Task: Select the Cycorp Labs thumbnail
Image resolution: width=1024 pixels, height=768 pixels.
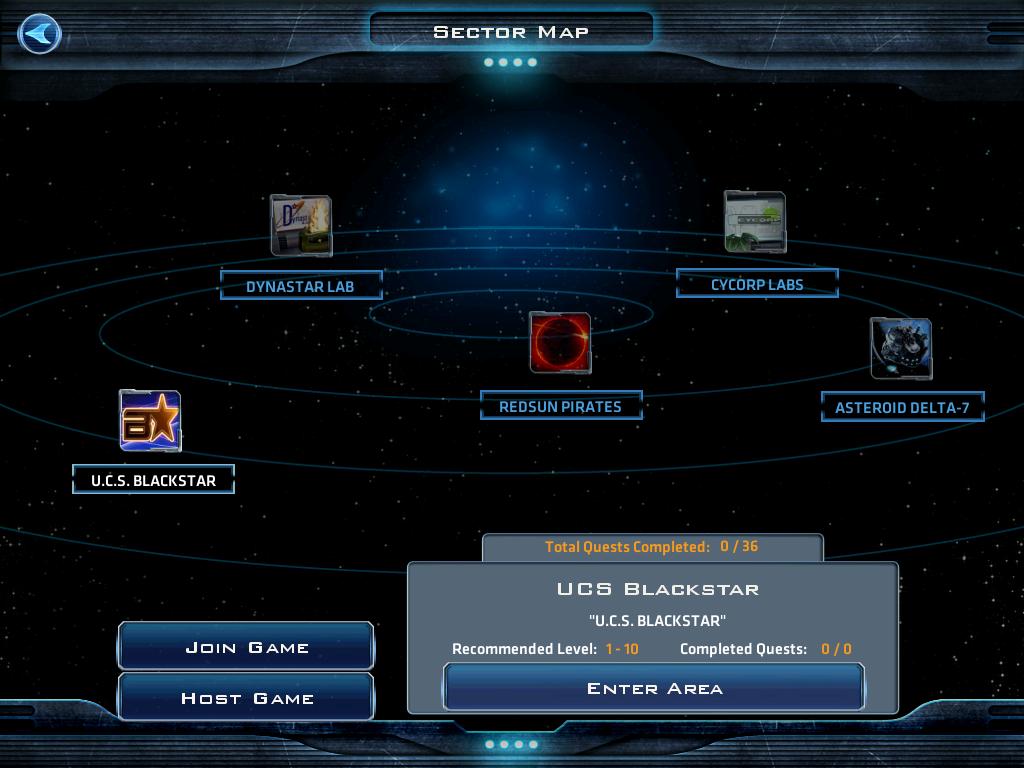Action: pos(755,222)
